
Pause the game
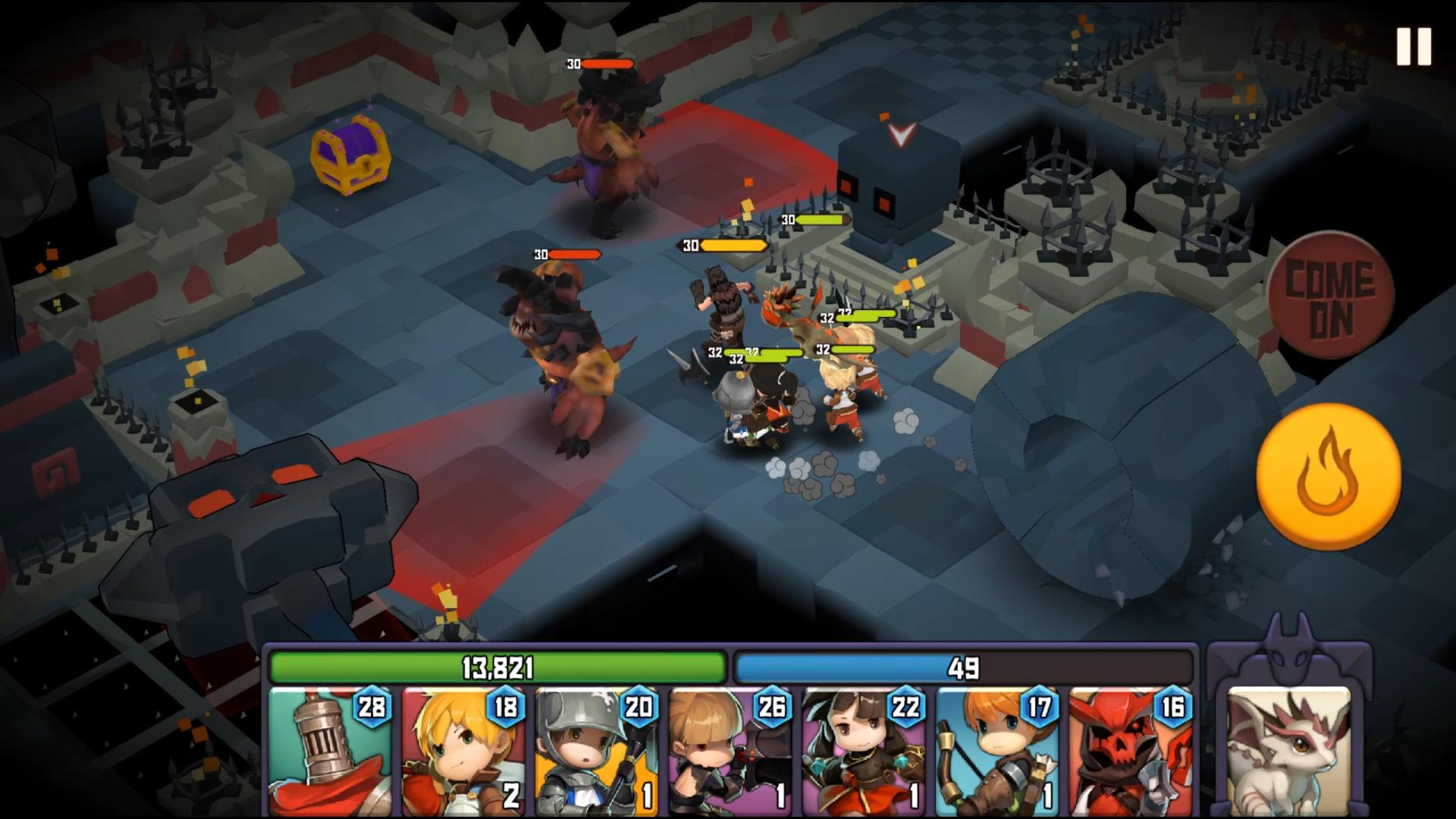tap(1414, 47)
